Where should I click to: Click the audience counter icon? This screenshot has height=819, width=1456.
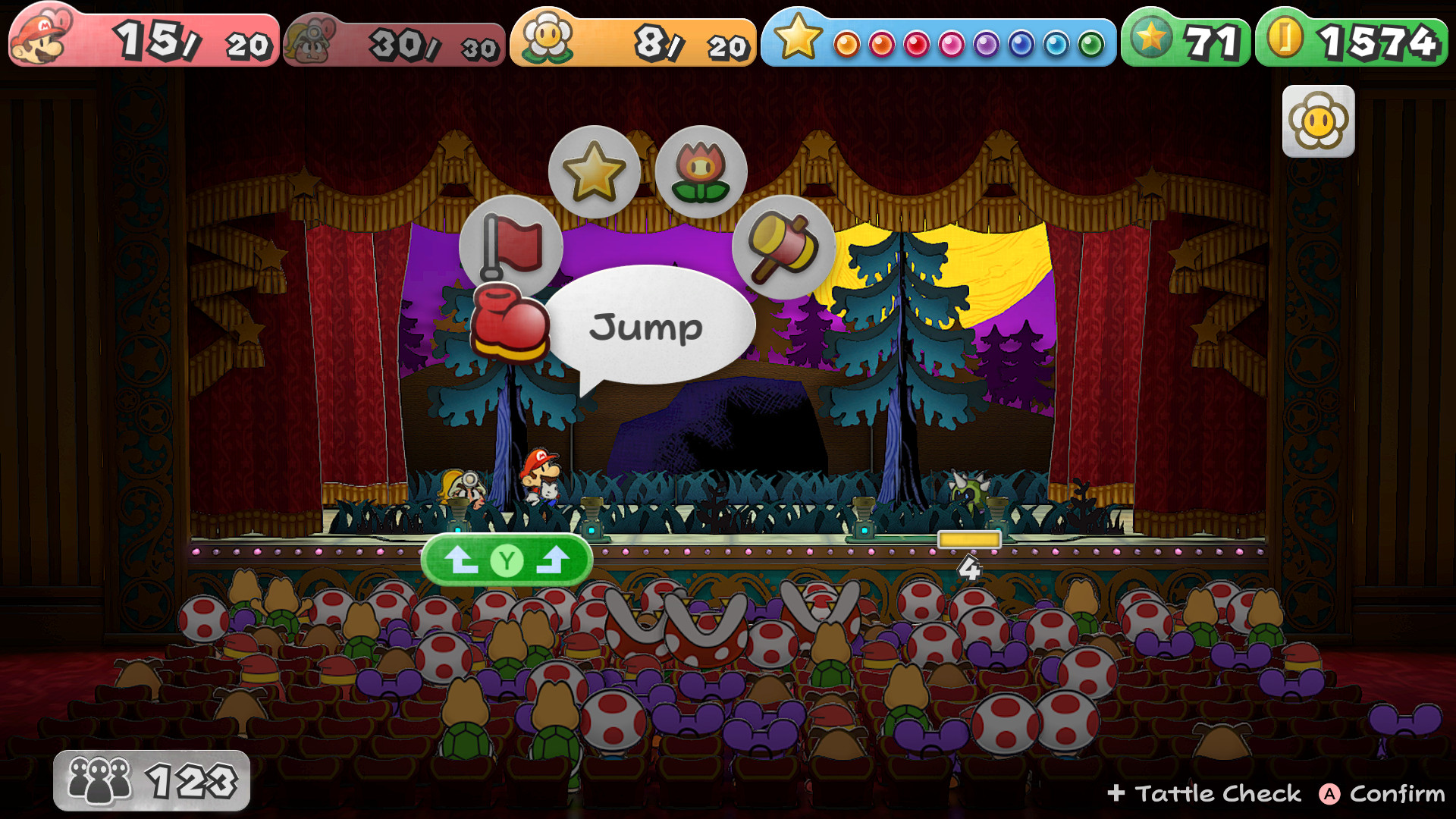[x=99, y=778]
